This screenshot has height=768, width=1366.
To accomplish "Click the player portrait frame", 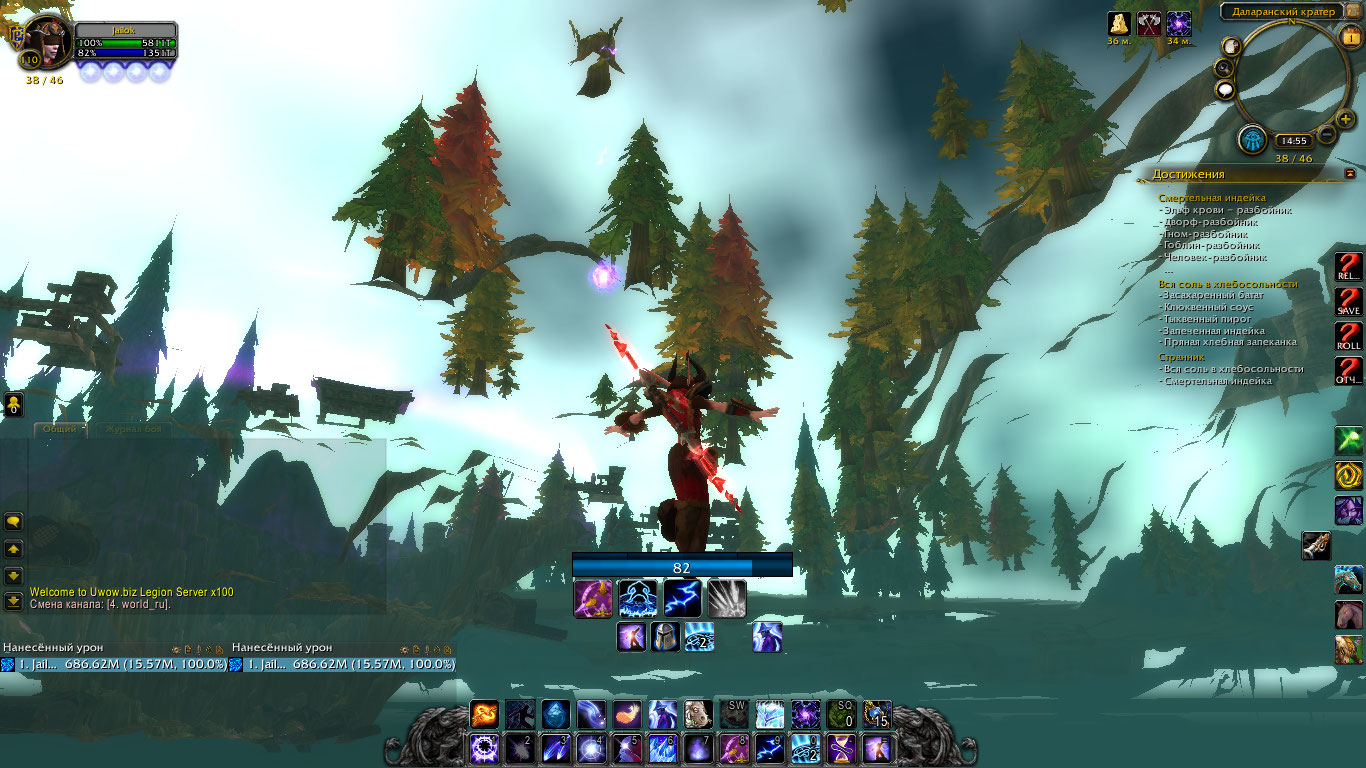I will (x=47, y=42).
